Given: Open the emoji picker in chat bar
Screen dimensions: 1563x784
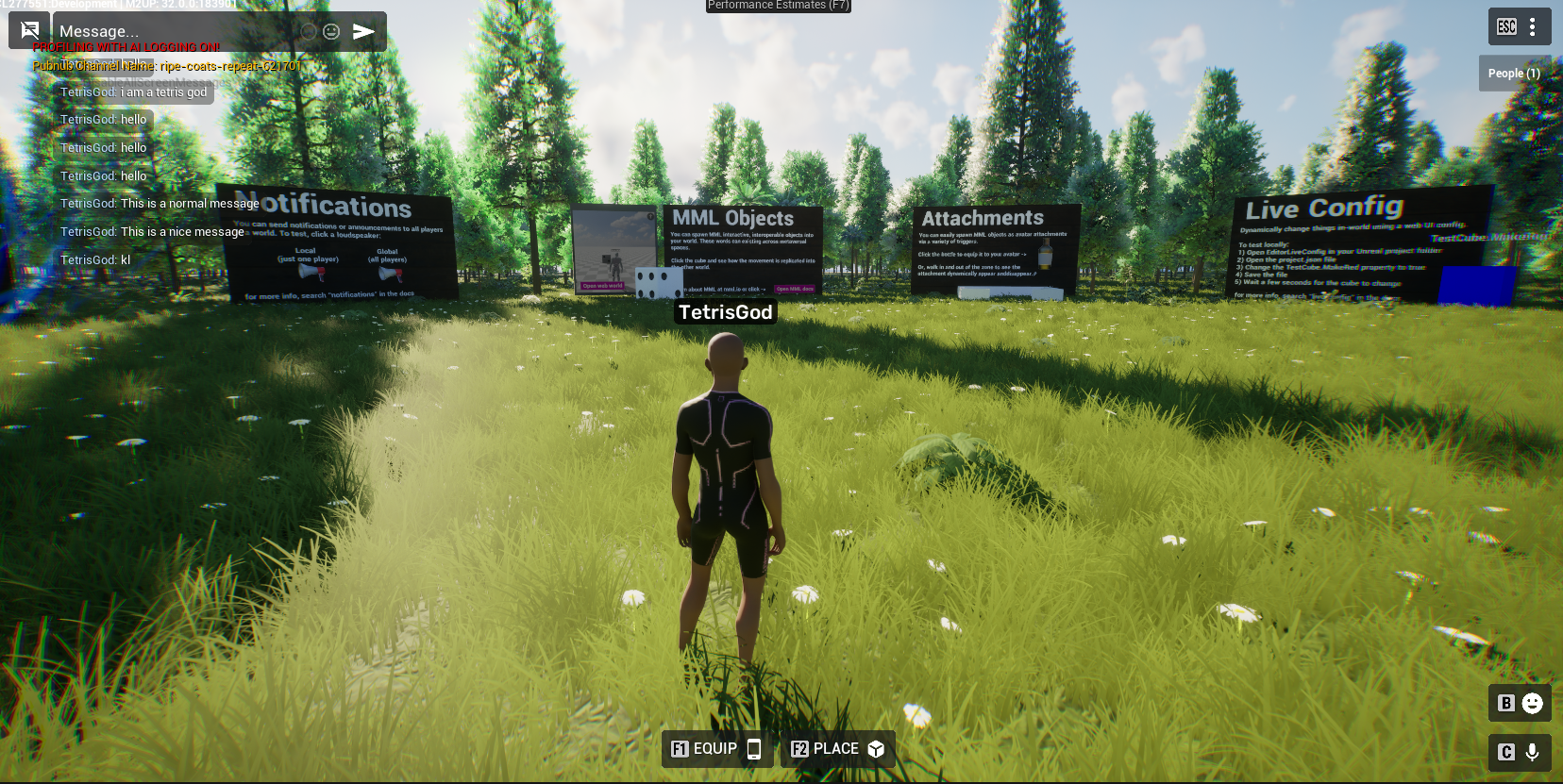Looking at the screenshot, I should point(331,32).
